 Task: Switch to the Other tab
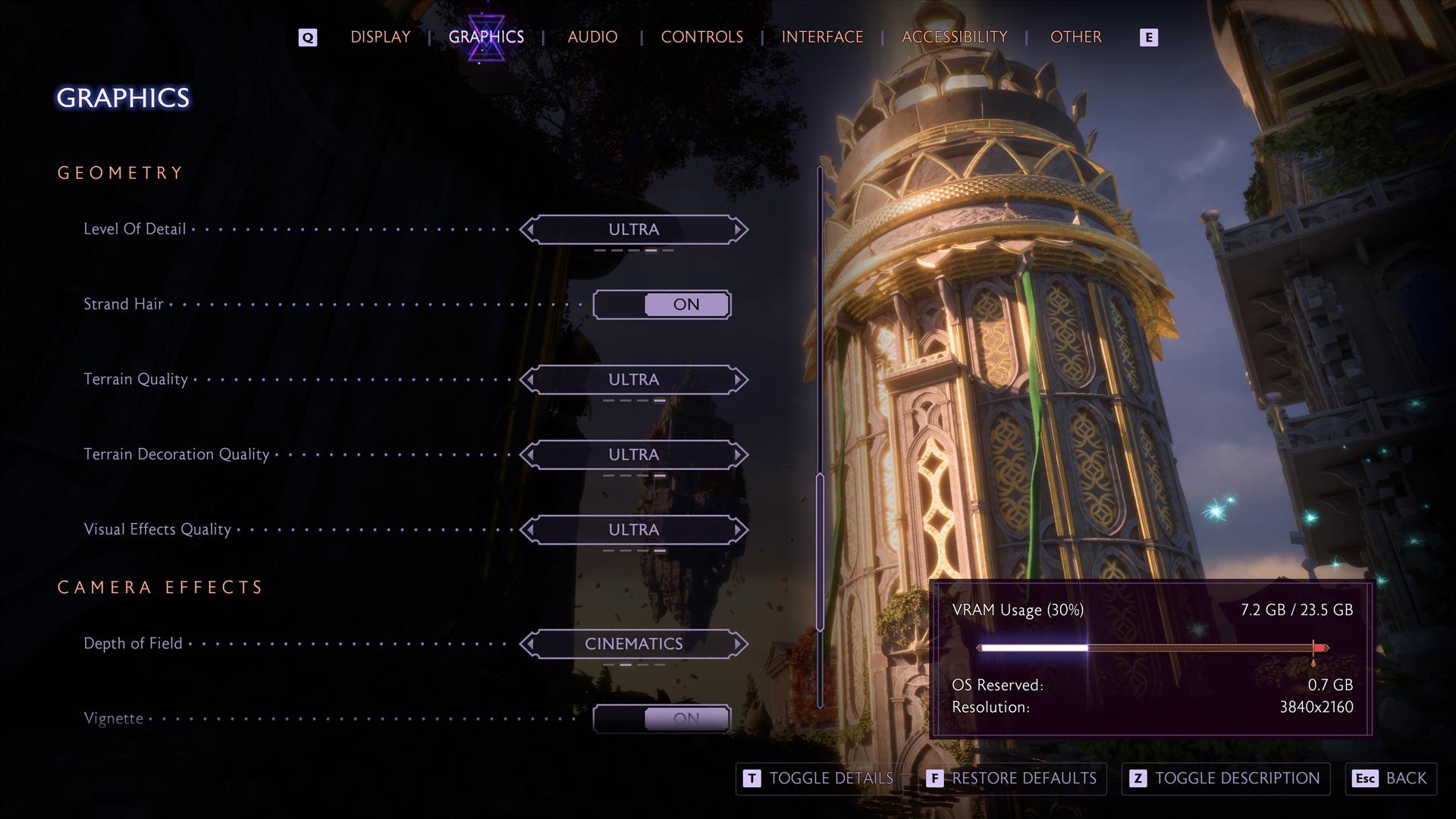point(1075,37)
